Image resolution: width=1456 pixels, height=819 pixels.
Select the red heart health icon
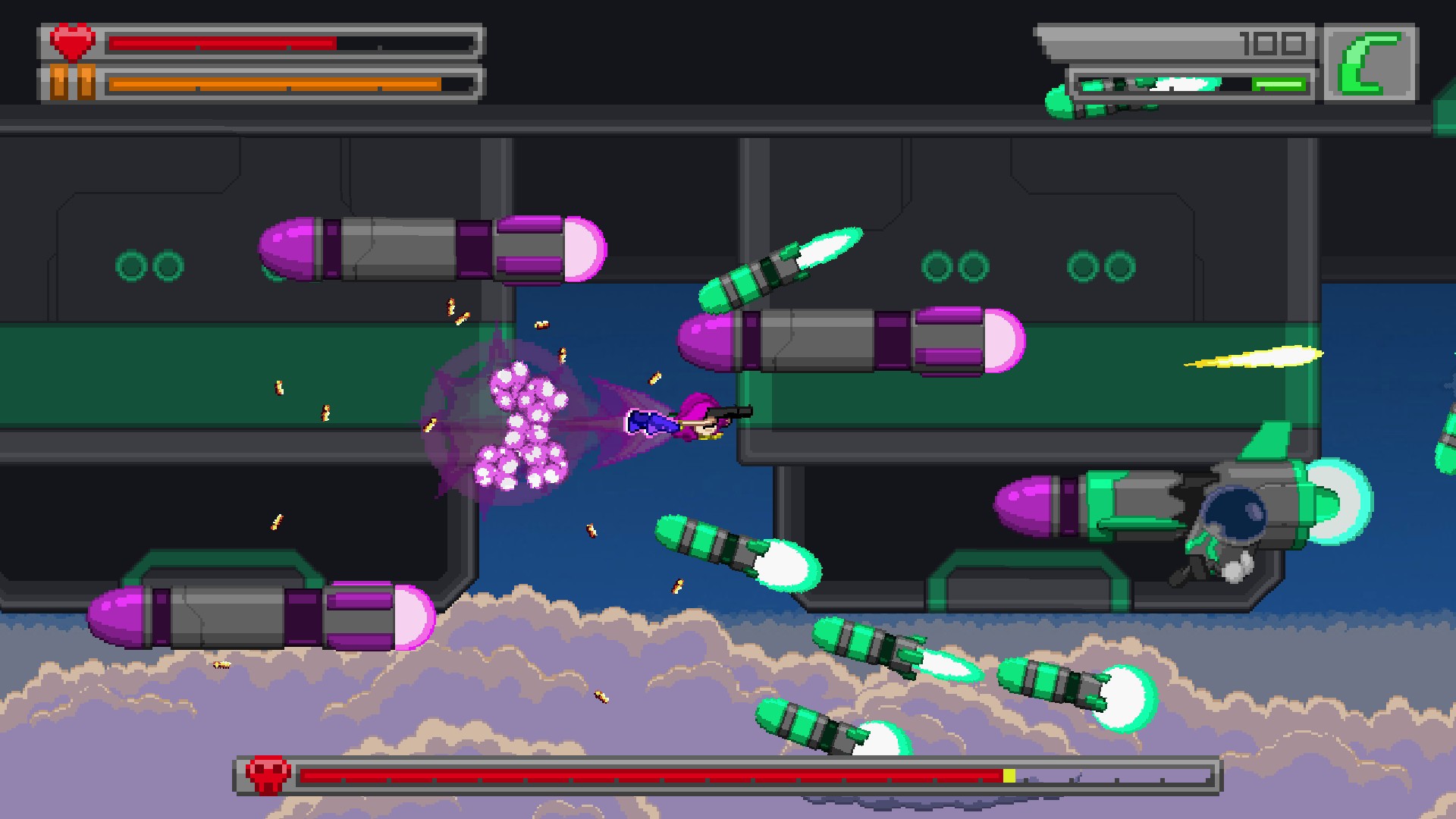[73, 42]
